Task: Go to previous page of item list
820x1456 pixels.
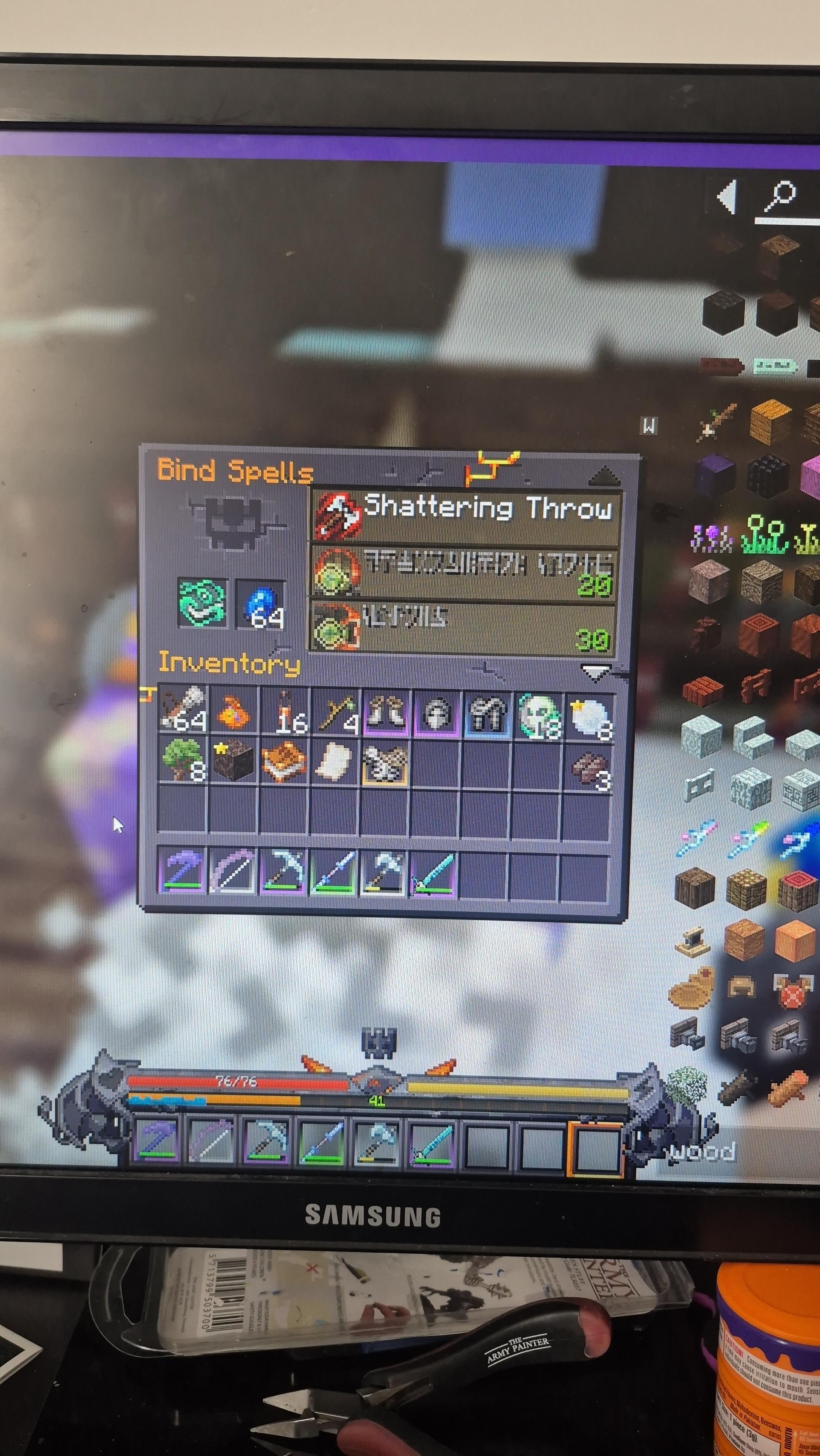Action: coord(727,197)
